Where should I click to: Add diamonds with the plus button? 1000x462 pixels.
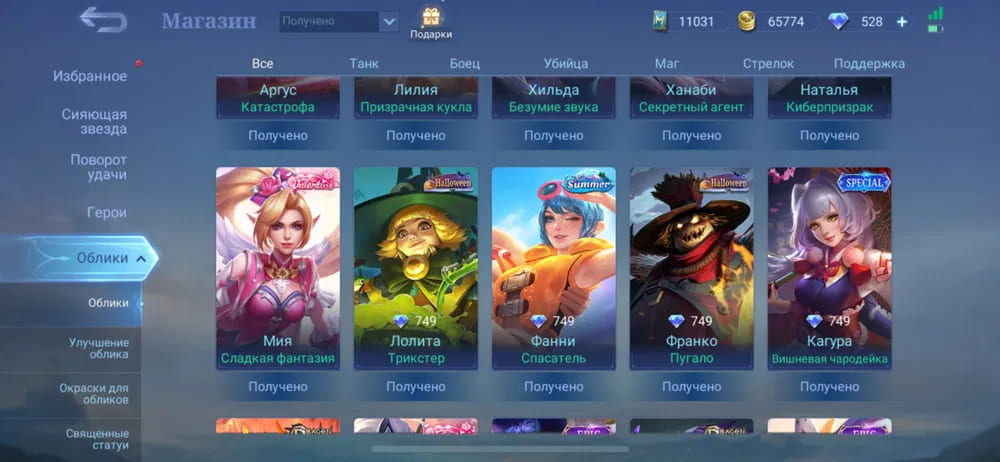pyautogui.click(x=902, y=21)
